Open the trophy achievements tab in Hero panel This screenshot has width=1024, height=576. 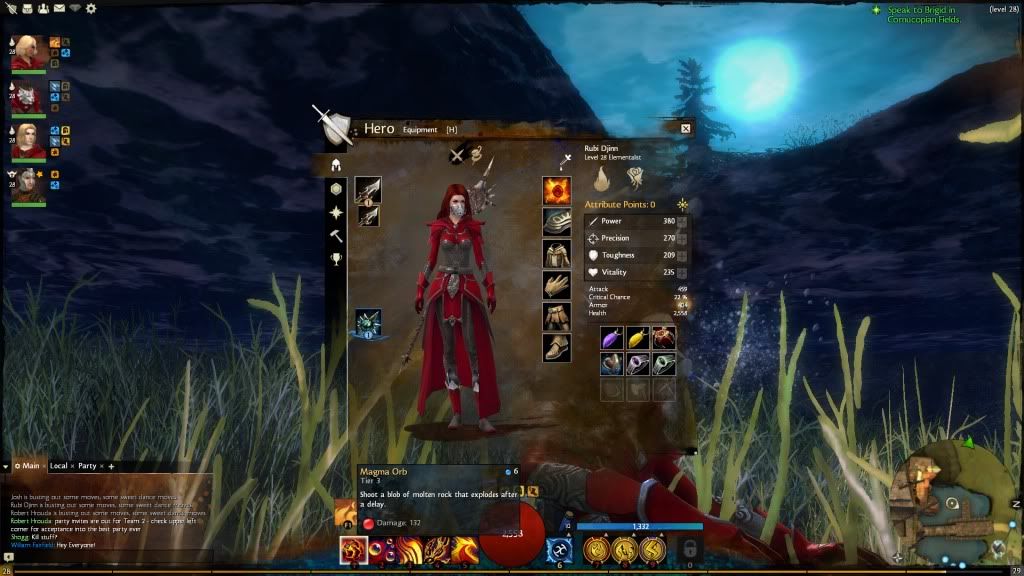tap(337, 259)
